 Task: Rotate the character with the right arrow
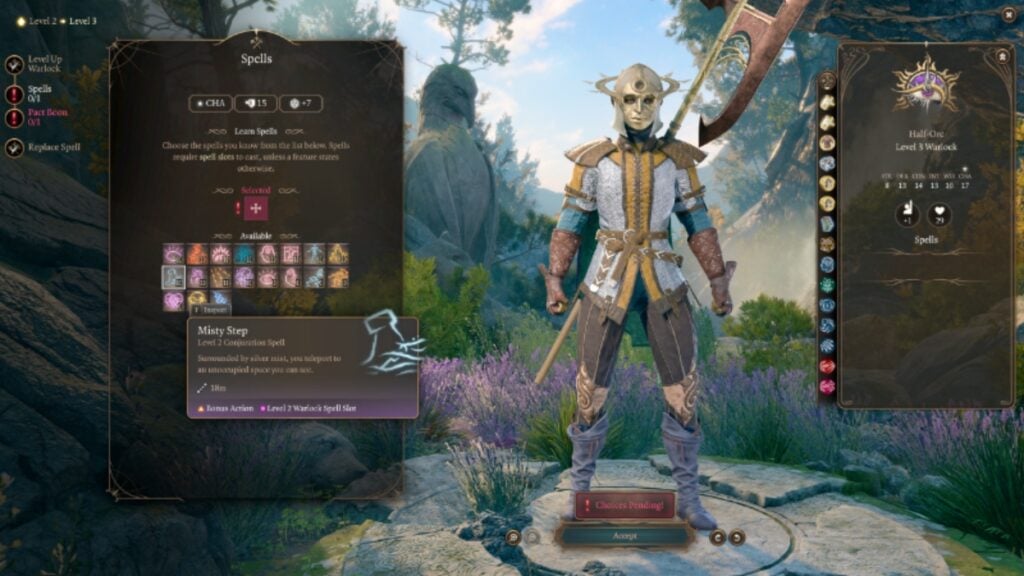tap(737, 537)
